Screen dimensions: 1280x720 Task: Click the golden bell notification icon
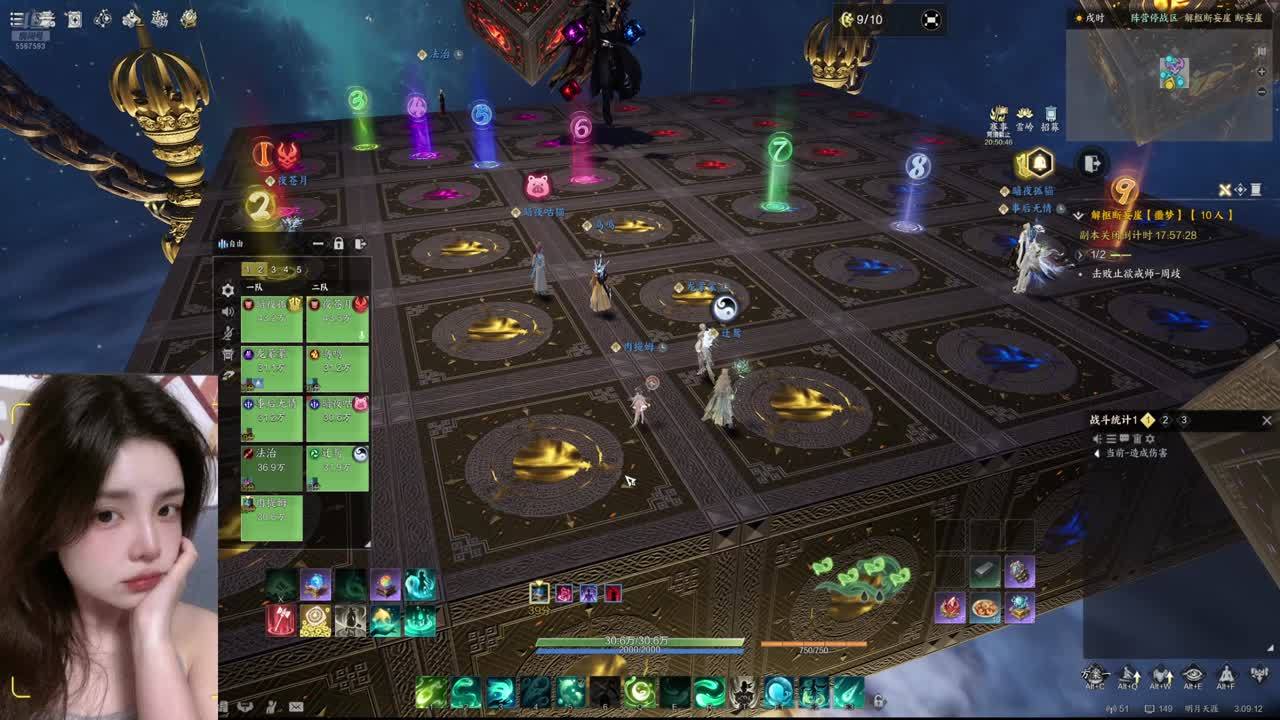click(1039, 162)
